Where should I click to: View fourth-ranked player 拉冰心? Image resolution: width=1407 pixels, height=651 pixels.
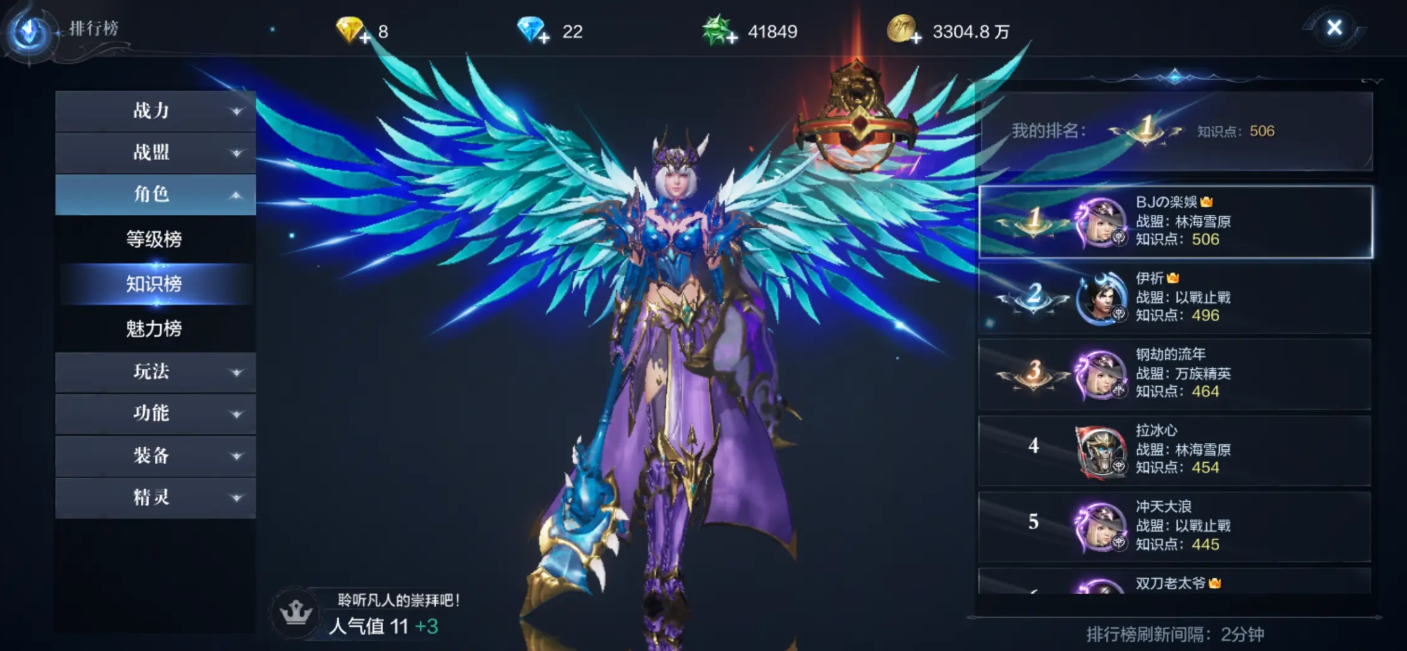[1174, 449]
